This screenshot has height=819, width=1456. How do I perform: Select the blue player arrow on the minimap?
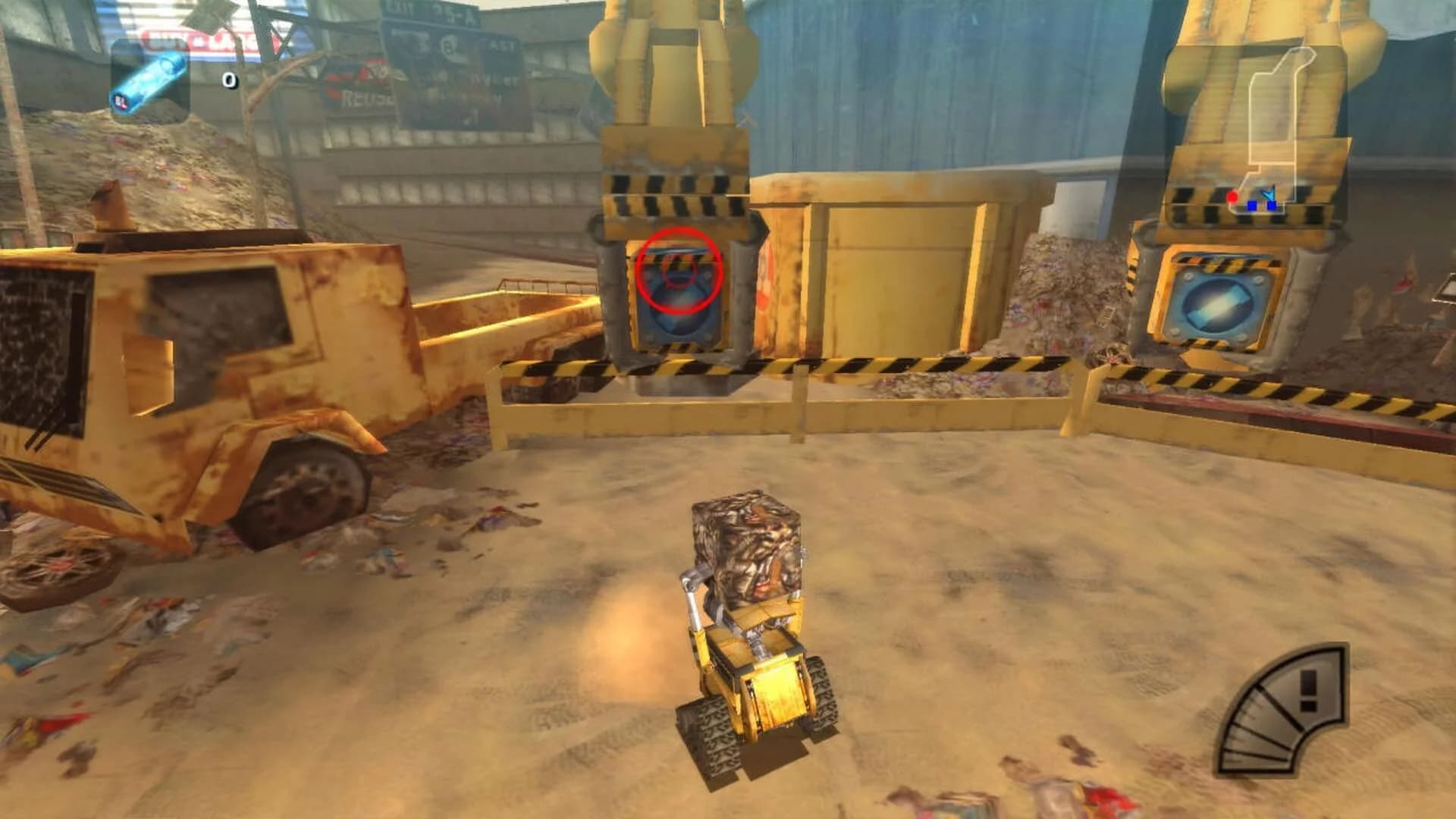tap(1268, 194)
